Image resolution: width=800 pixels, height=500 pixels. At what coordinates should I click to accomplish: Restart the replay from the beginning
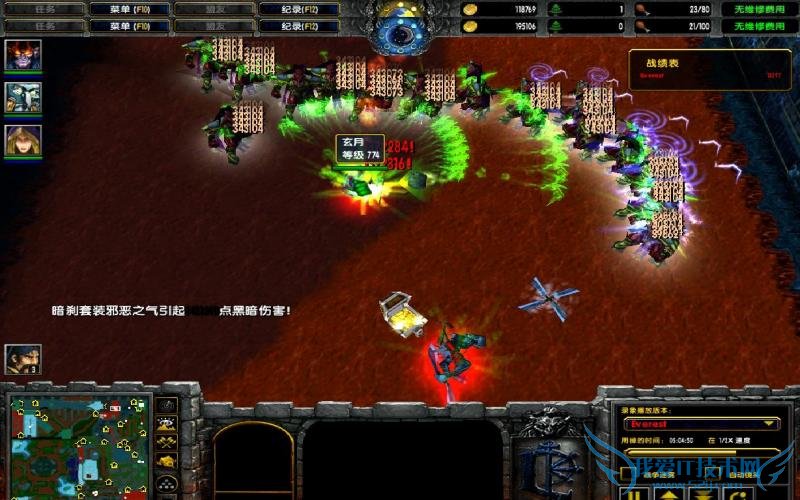(x=738, y=494)
